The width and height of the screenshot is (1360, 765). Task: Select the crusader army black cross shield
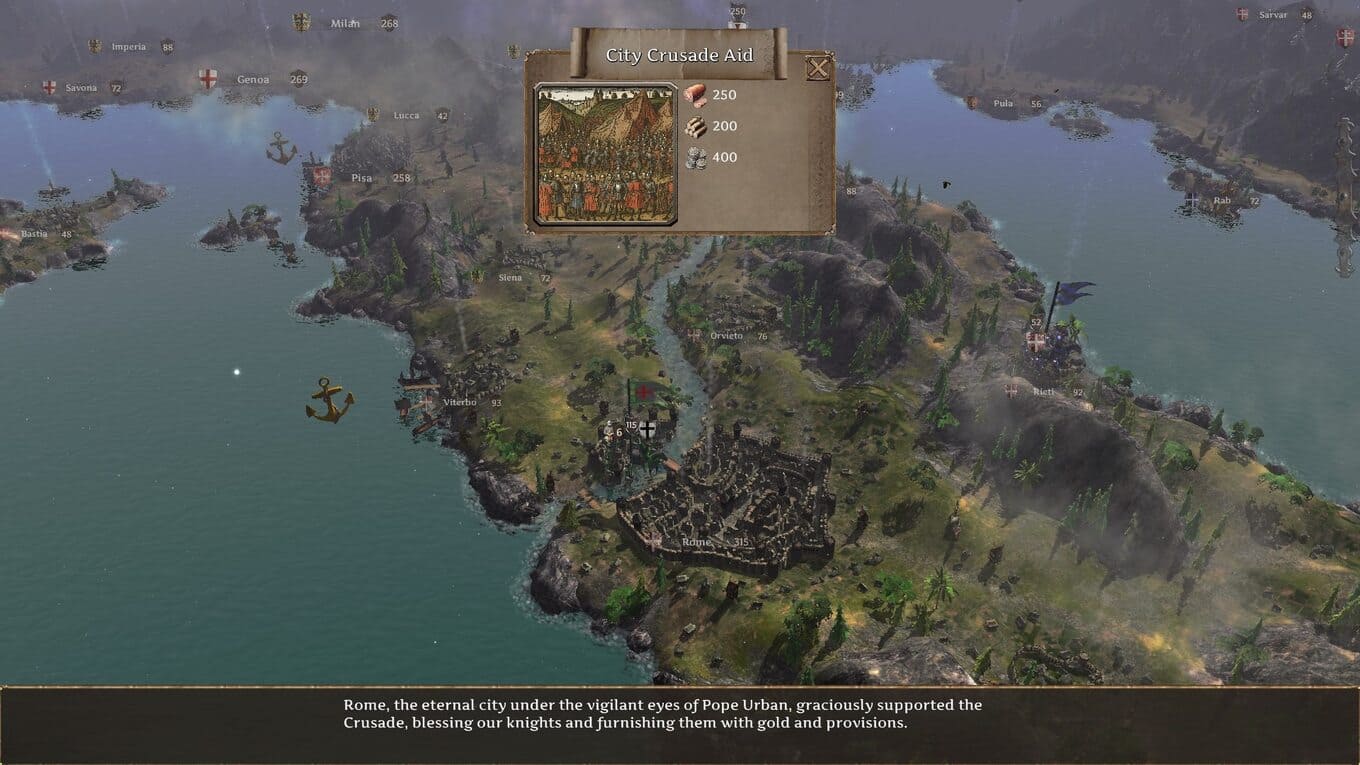[x=648, y=429]
